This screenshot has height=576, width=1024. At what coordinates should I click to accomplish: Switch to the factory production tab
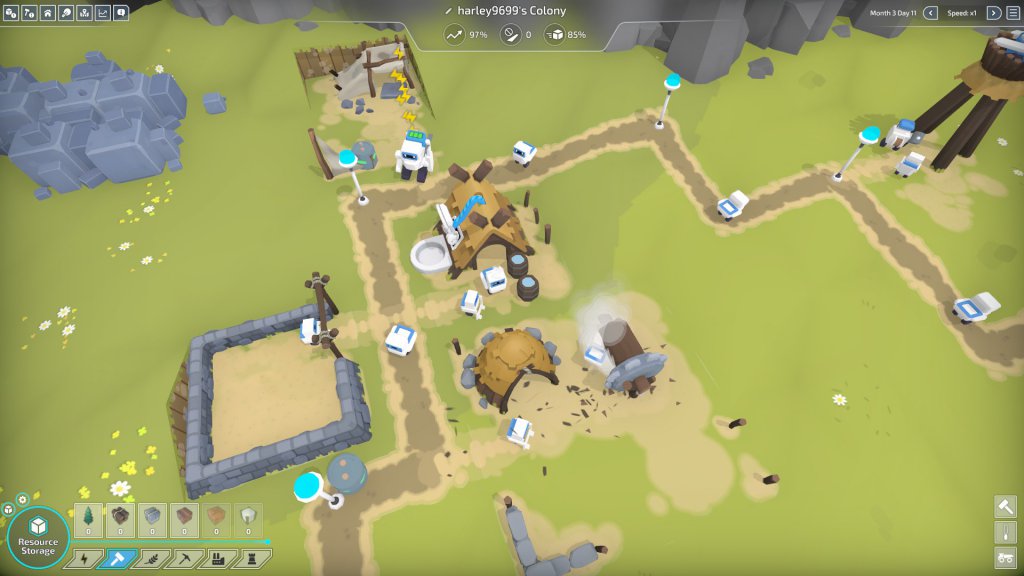tap(220, 559)
